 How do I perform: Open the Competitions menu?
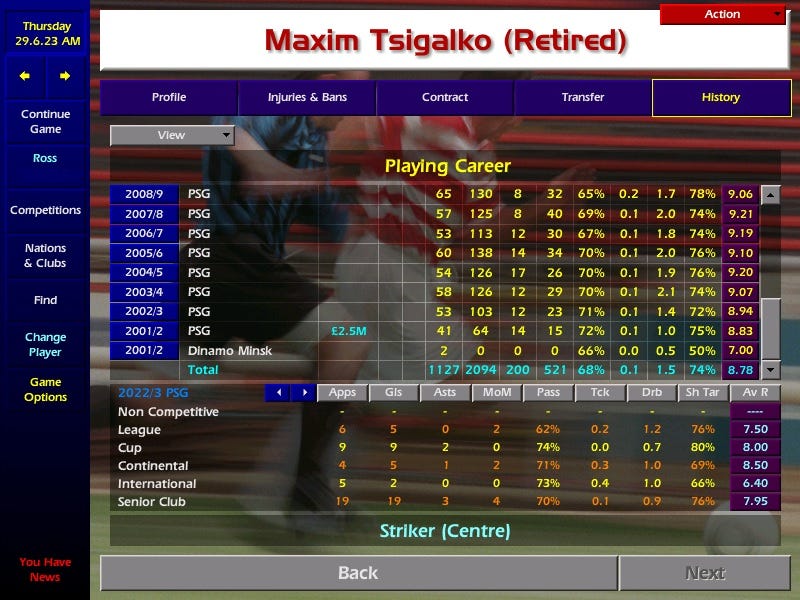tap(45, 211)
